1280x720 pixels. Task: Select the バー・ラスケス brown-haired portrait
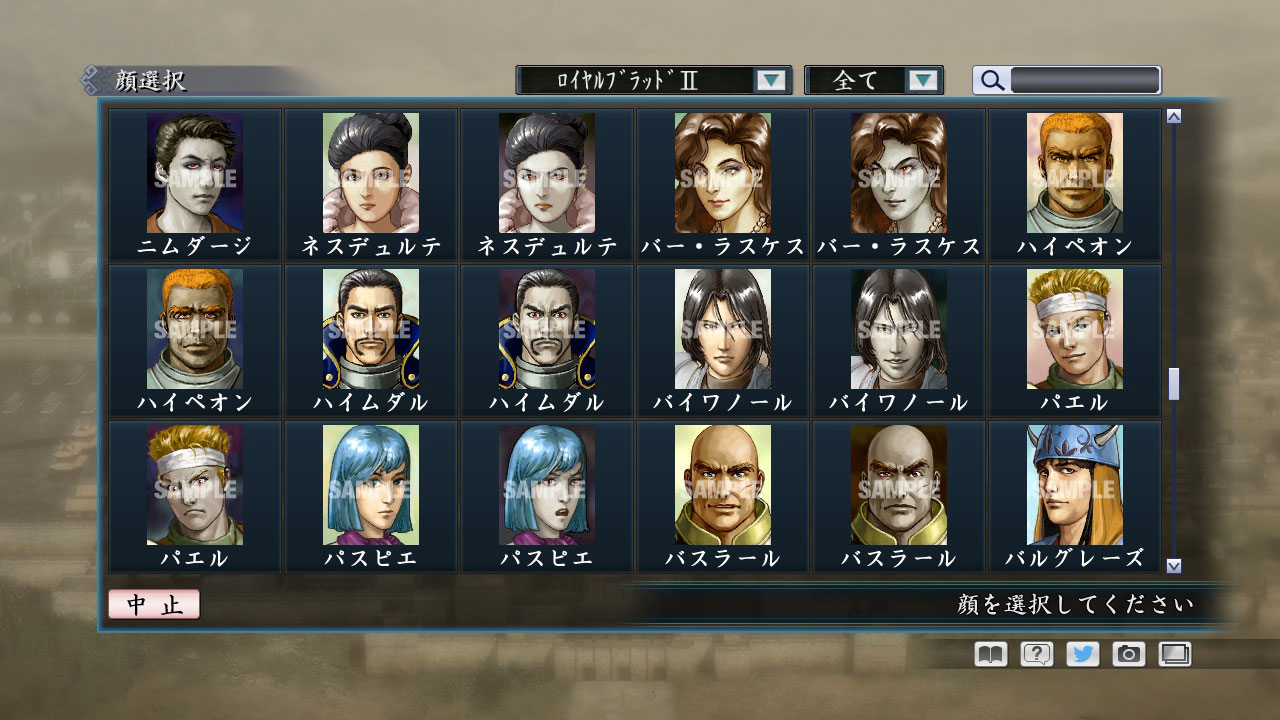[x=722, y=172]
